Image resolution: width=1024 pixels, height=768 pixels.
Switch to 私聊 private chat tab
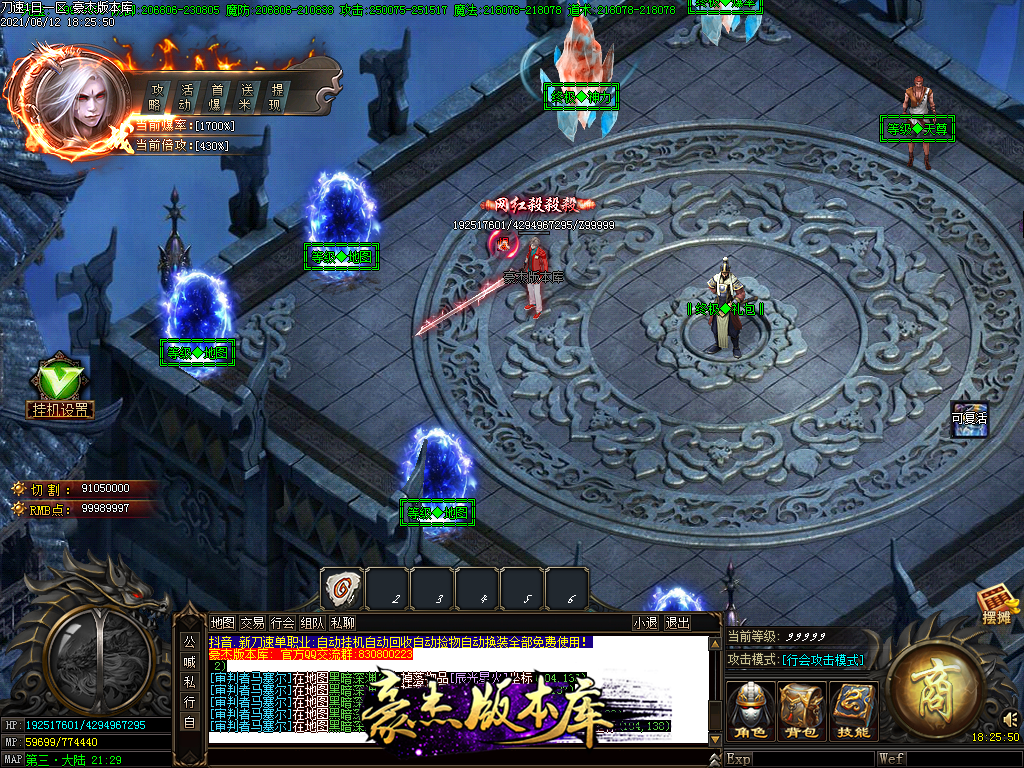(342, 622)
